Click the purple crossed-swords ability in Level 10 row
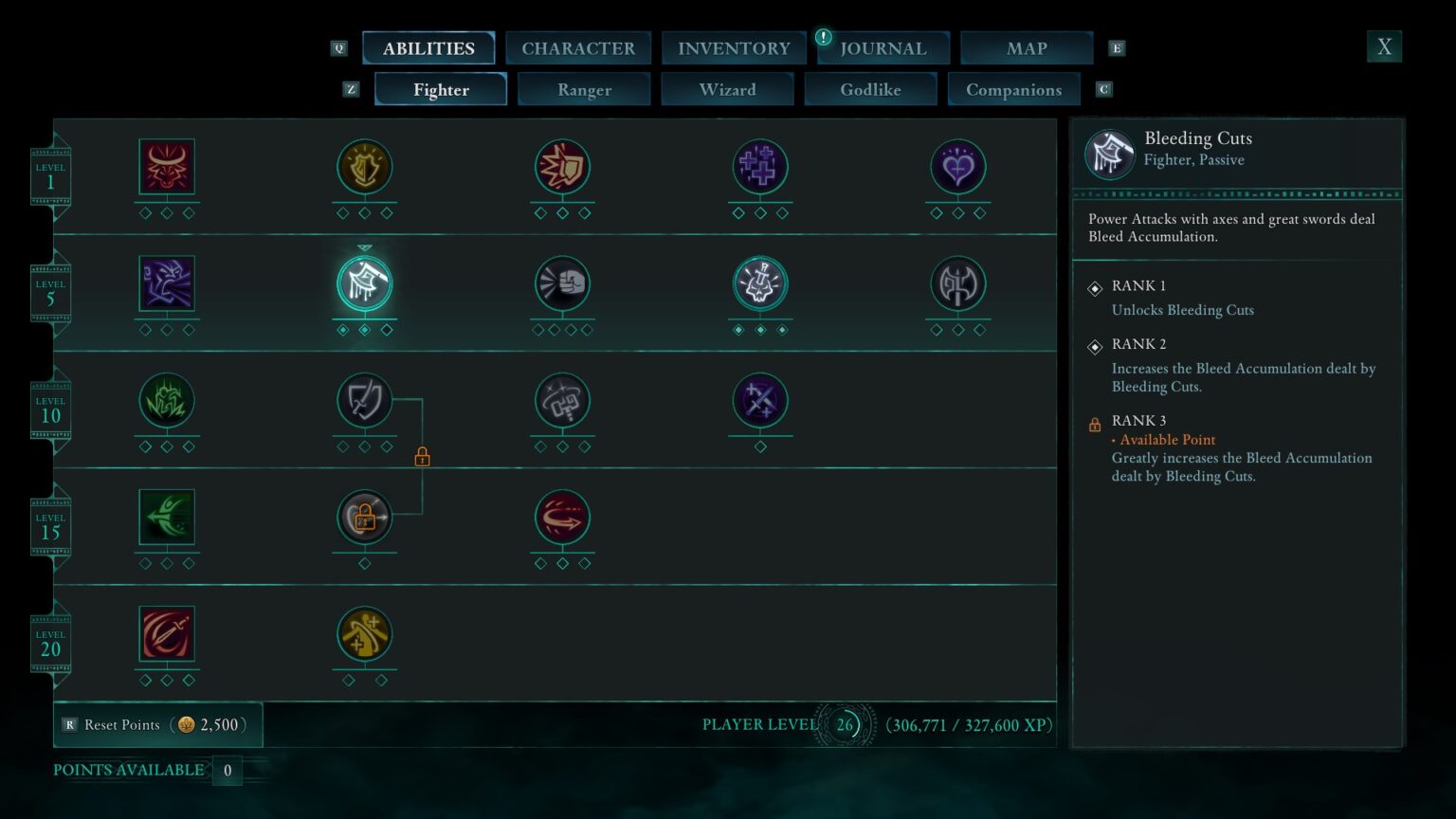This screenshot has height=819, width=1456. 760,401
